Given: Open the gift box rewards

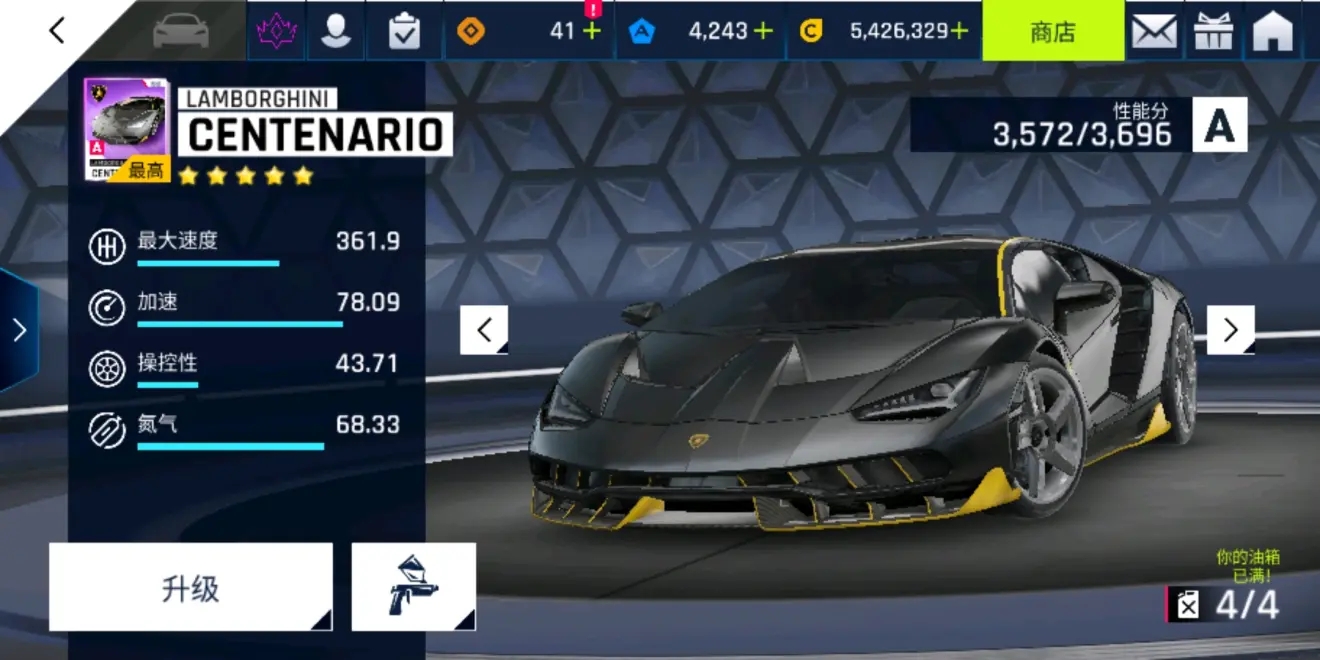Looking at the screenshot, I should point(1214,31).
